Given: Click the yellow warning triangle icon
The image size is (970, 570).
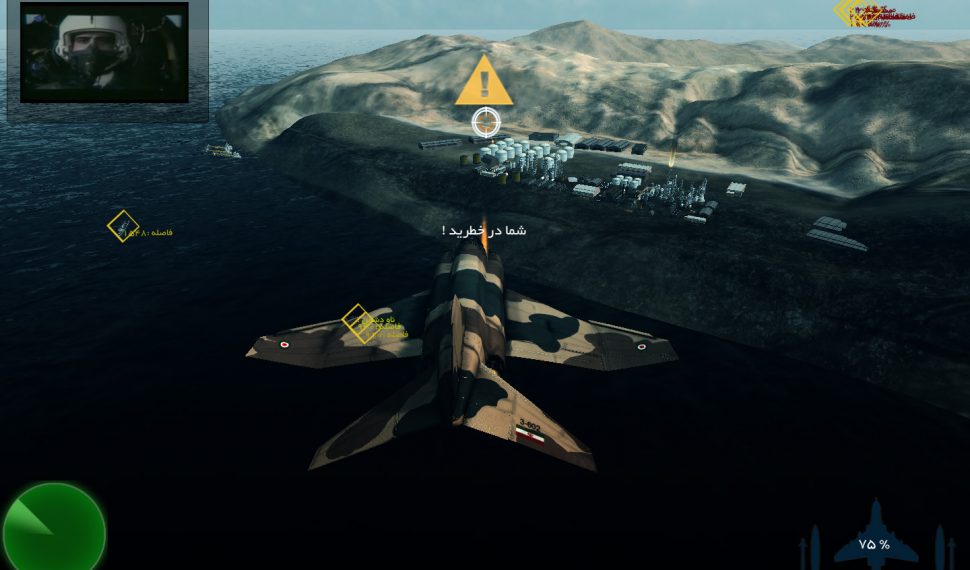Looking at the screenshot, I should click(x=484, y=82).
